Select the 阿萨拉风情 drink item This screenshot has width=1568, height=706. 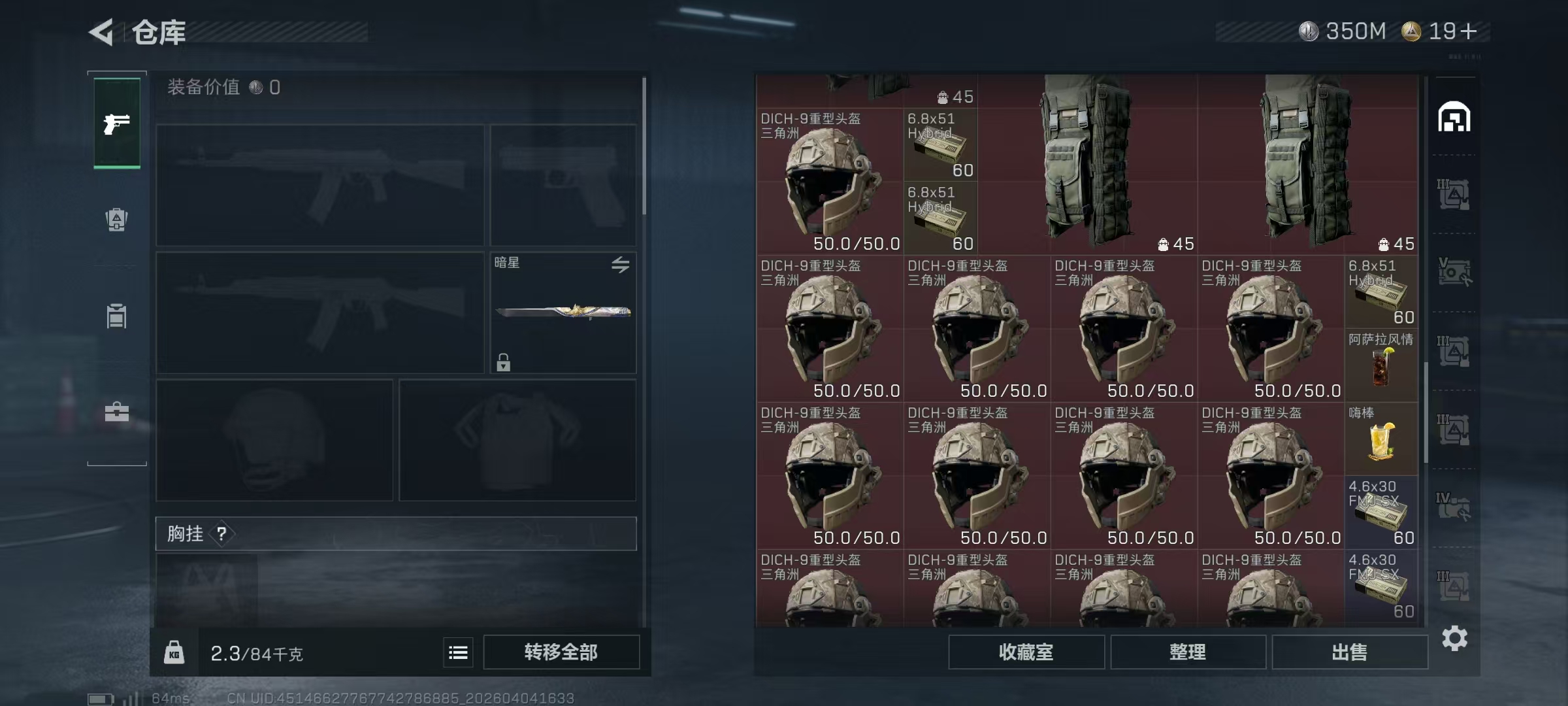coord(1380,365)
